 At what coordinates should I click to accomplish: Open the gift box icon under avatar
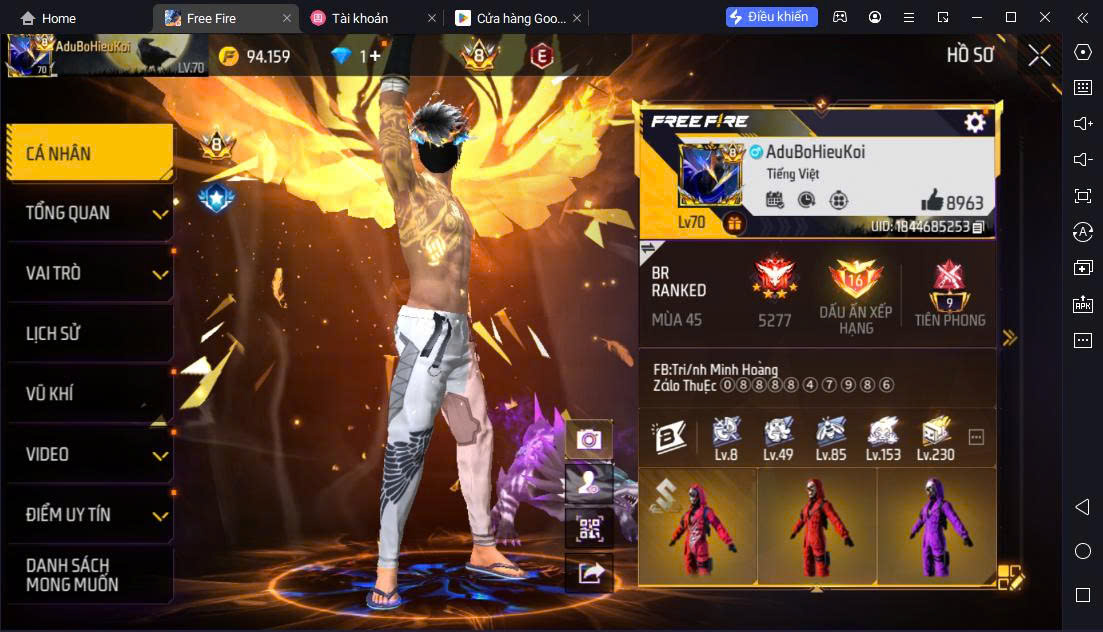[x=734, y=223]
